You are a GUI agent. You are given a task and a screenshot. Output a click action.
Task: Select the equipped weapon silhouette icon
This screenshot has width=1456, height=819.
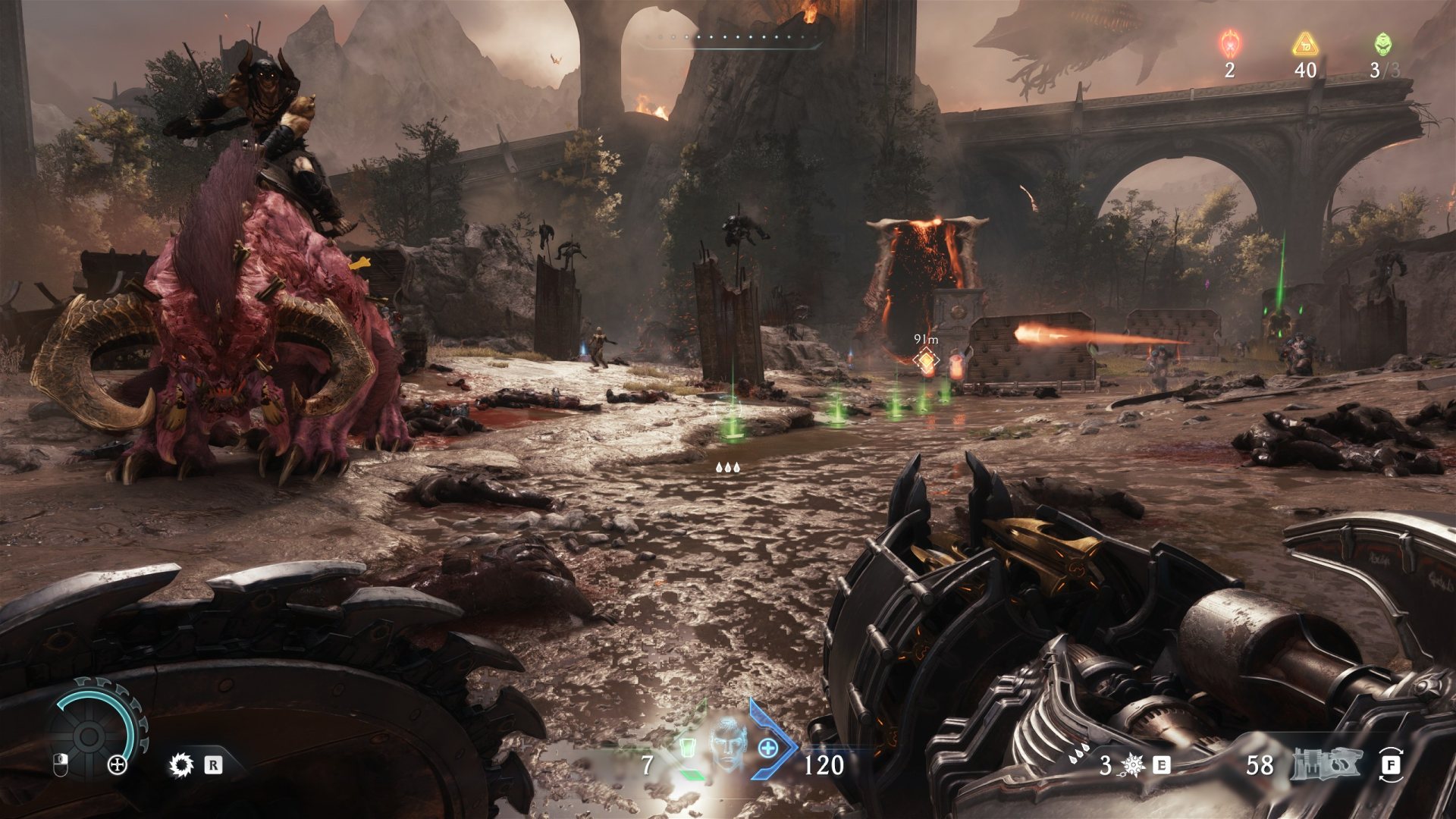point(1326,764)
